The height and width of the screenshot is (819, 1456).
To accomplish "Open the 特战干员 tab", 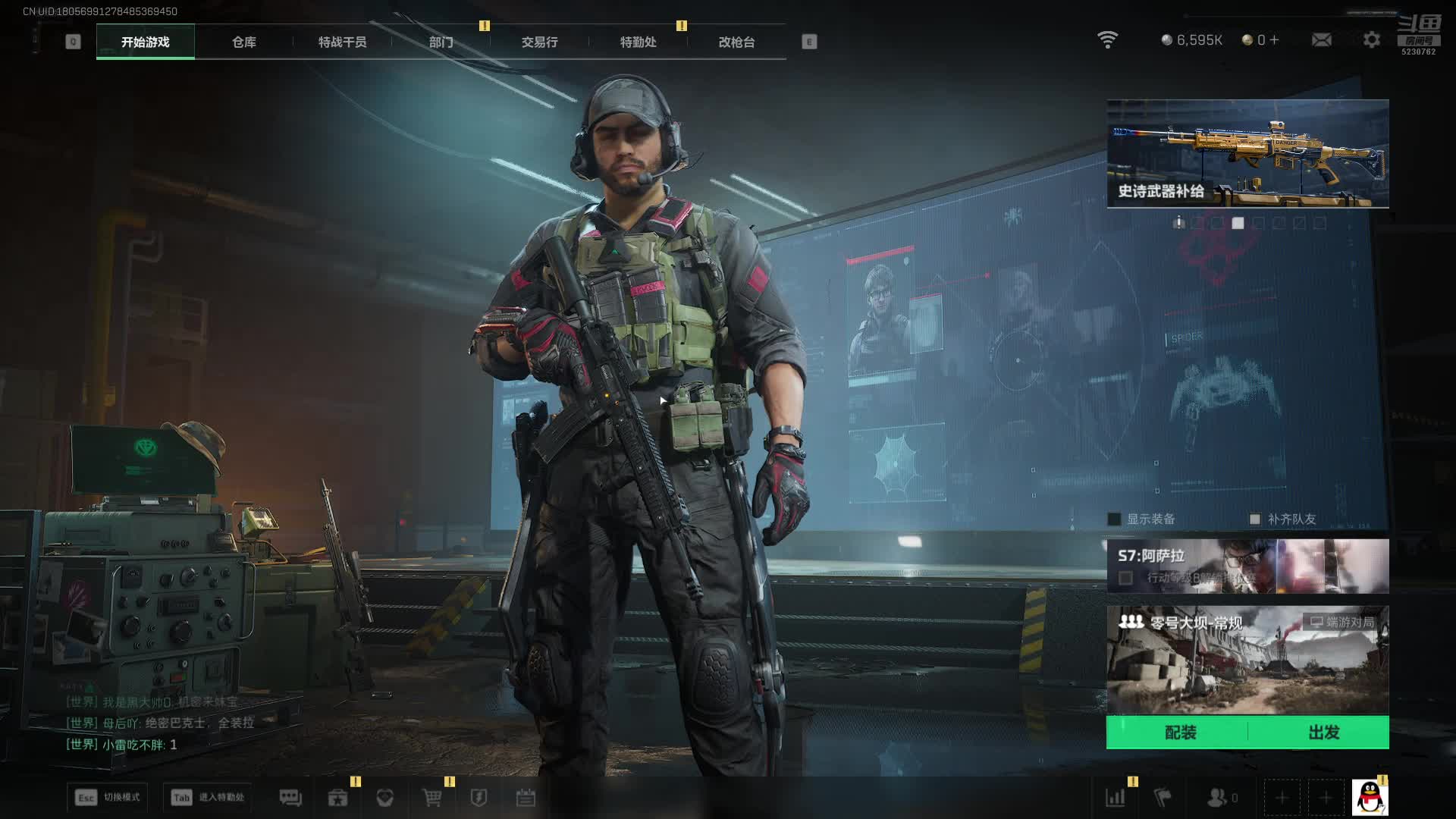I will tap(342, 42).
